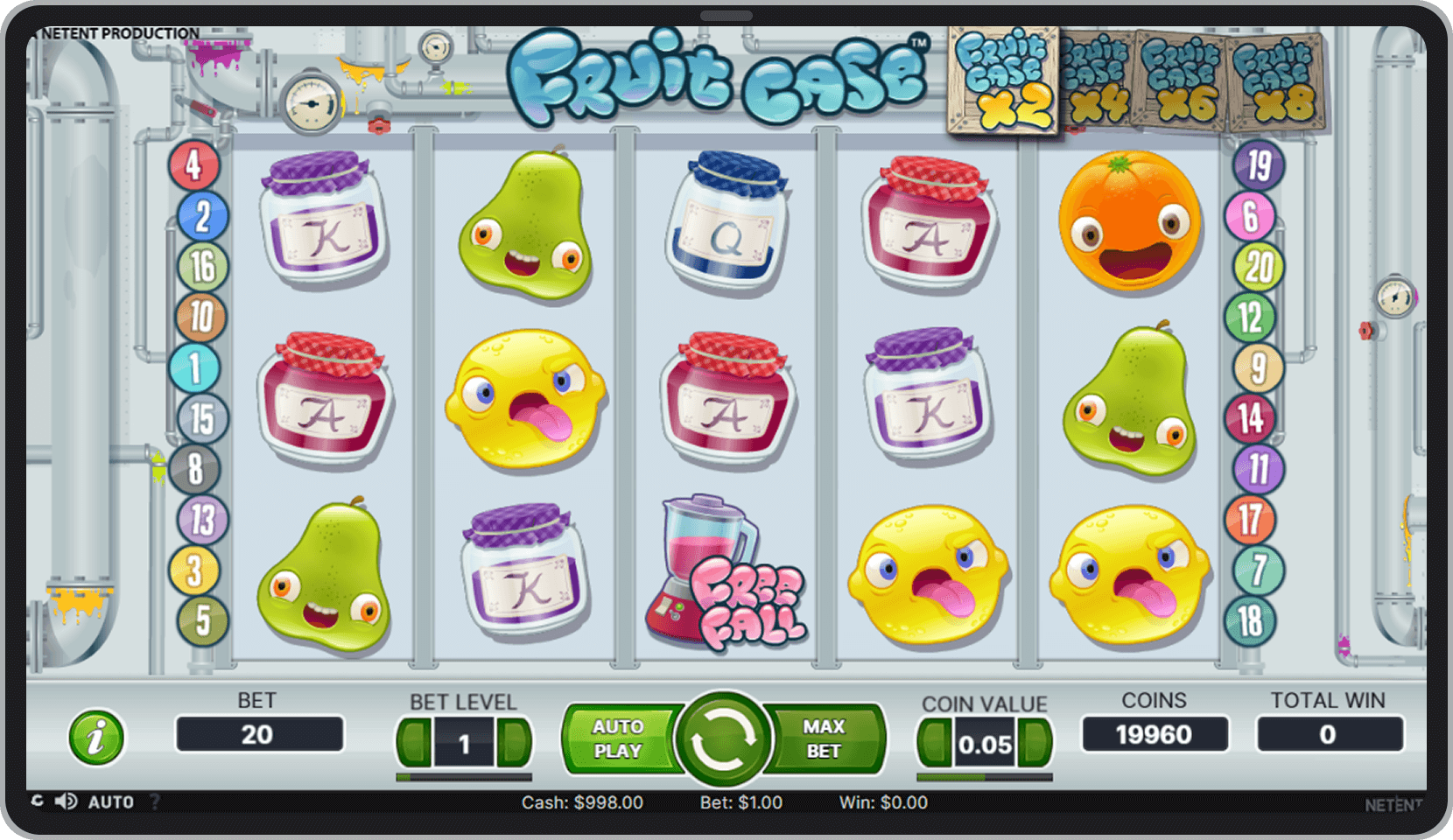Click the bet amount display showing 20

[x=260, y=735]
